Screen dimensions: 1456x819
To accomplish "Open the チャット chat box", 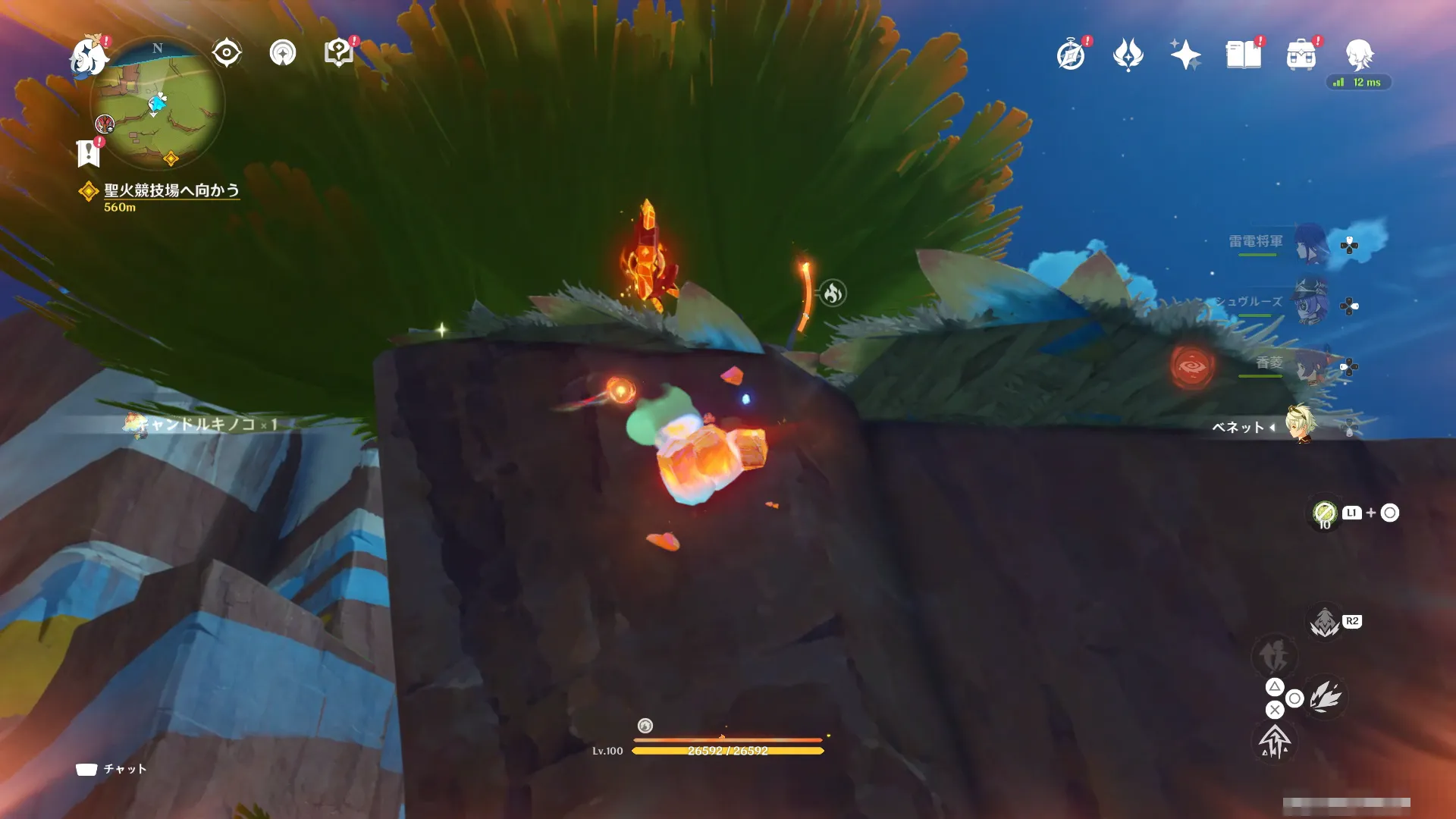I will [x=111, y=769].
